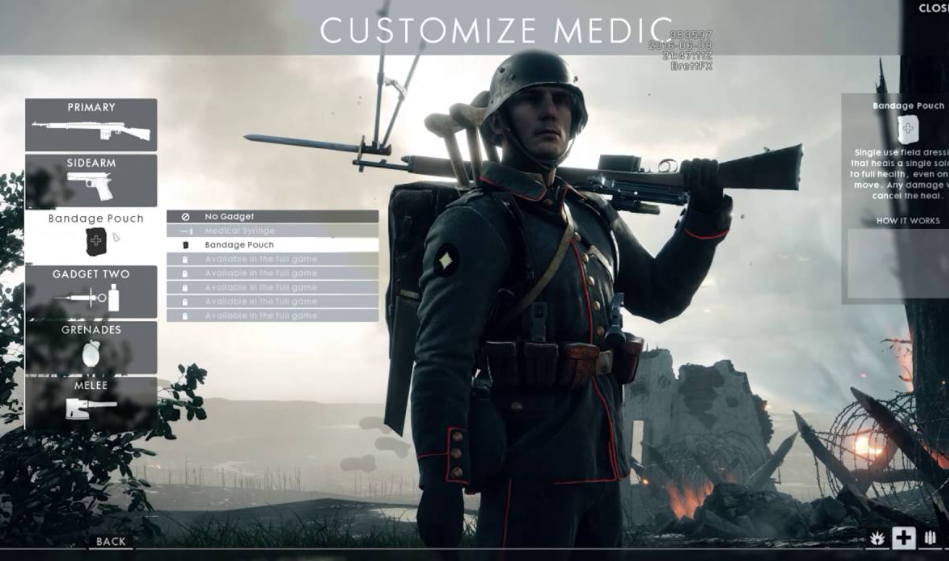This screenshot has width=949, height=561.
Task: Go back using the Back button
Action: coord(111,541)
